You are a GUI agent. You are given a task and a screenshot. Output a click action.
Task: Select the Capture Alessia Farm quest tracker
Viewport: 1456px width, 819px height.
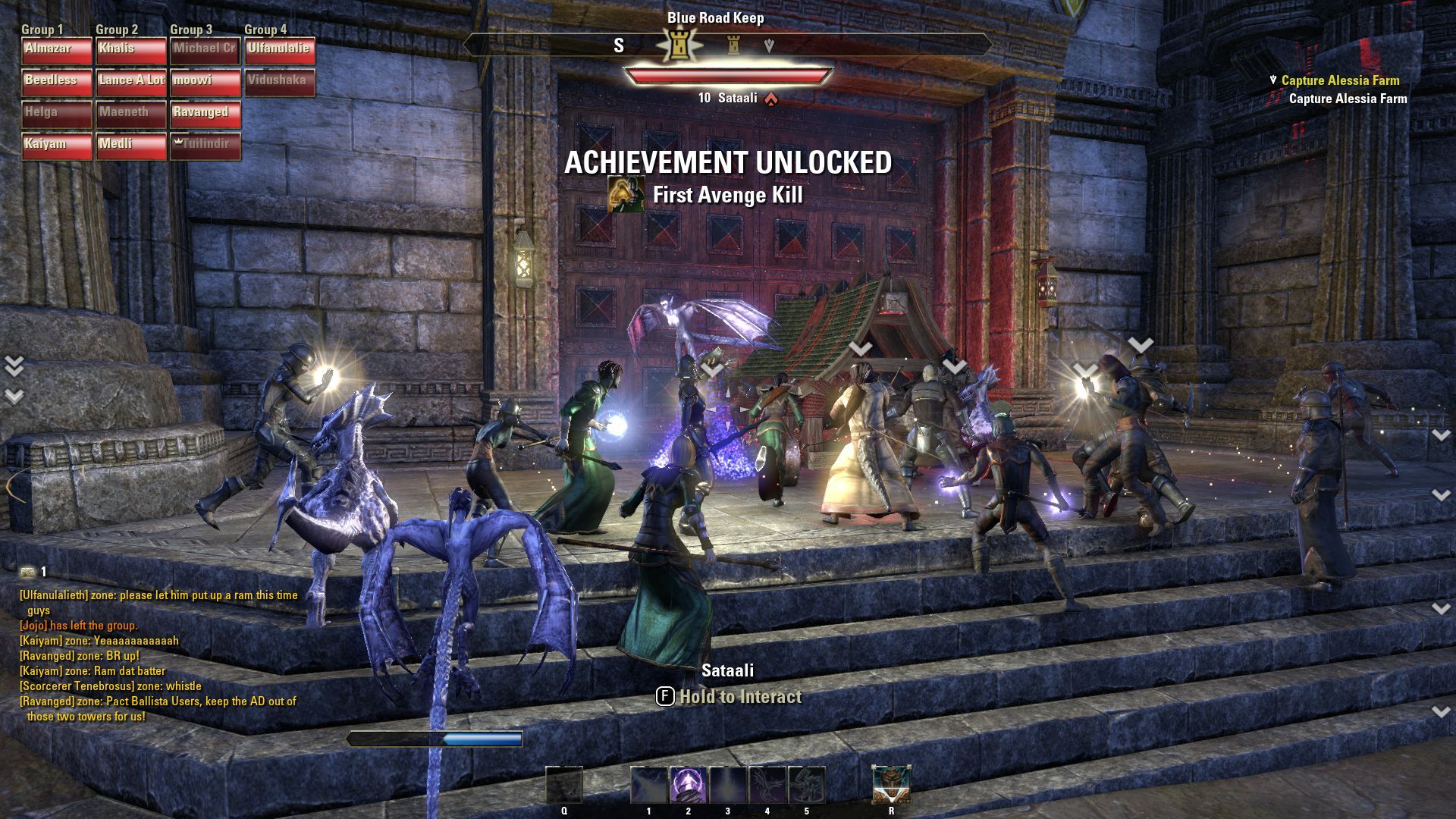pyautogui.click(x=1340, y=80)
